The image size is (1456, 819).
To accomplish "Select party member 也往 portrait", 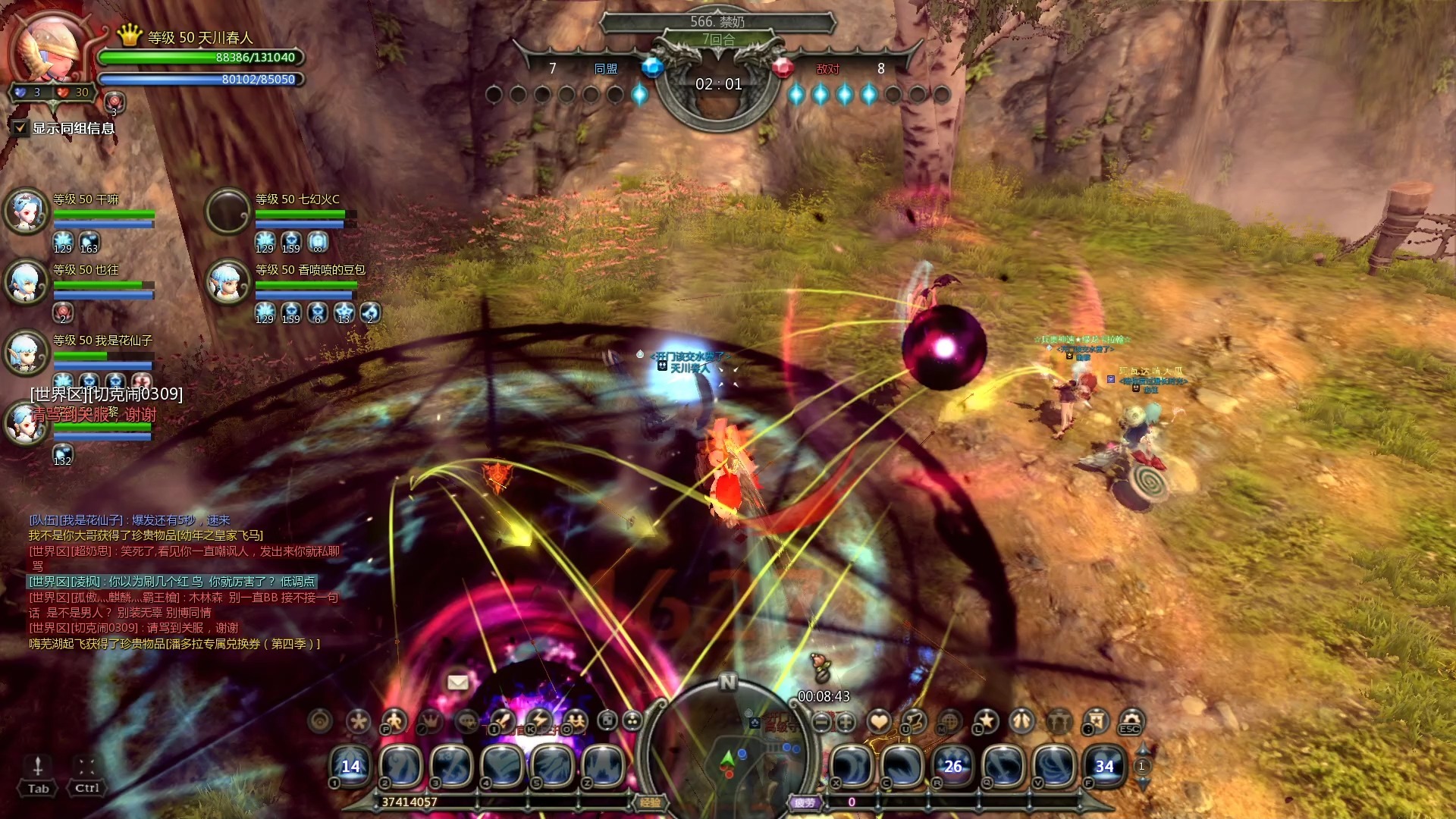I will tap(27, 282).
